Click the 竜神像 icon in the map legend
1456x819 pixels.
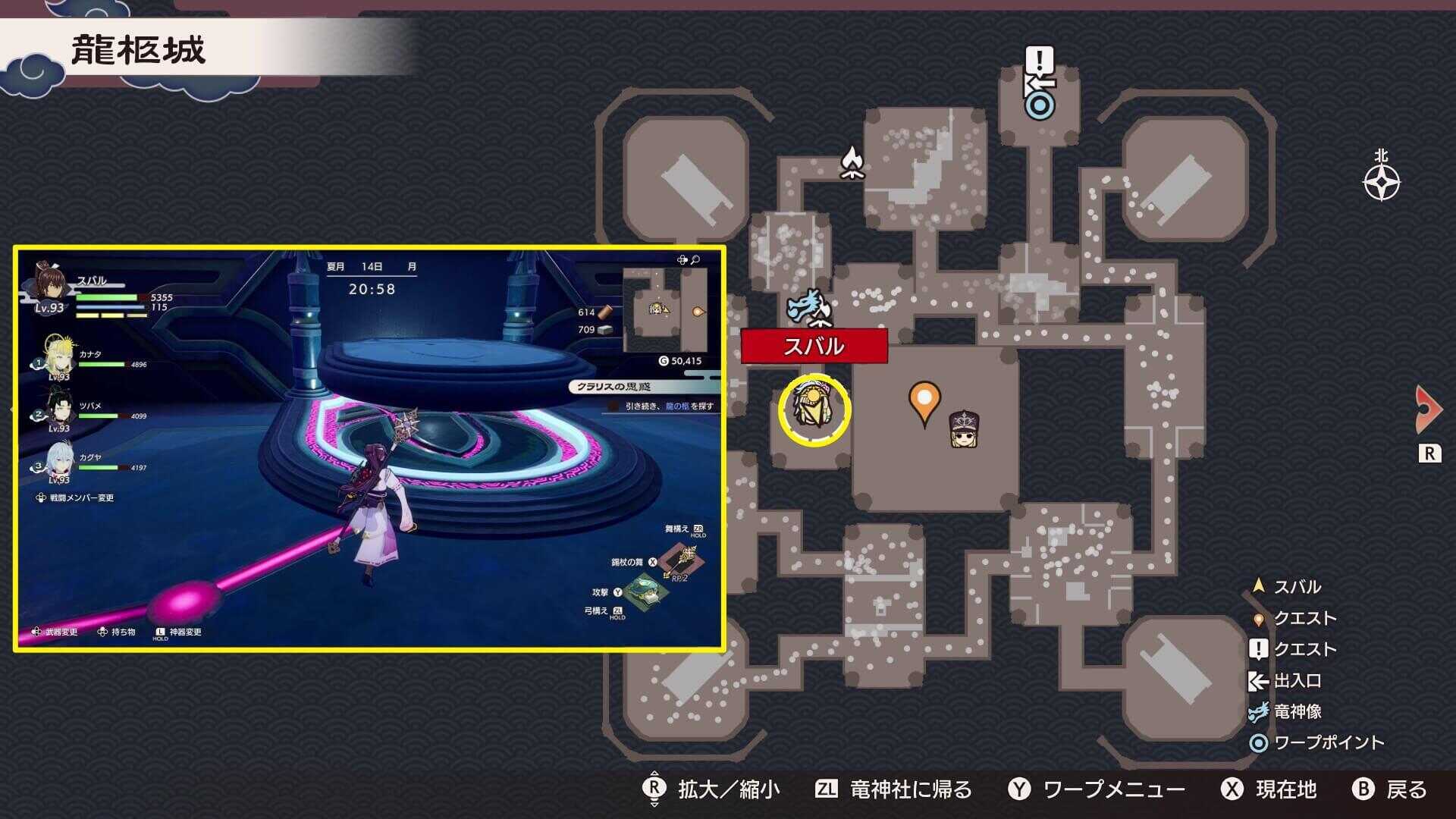(x=1257, y=712)
